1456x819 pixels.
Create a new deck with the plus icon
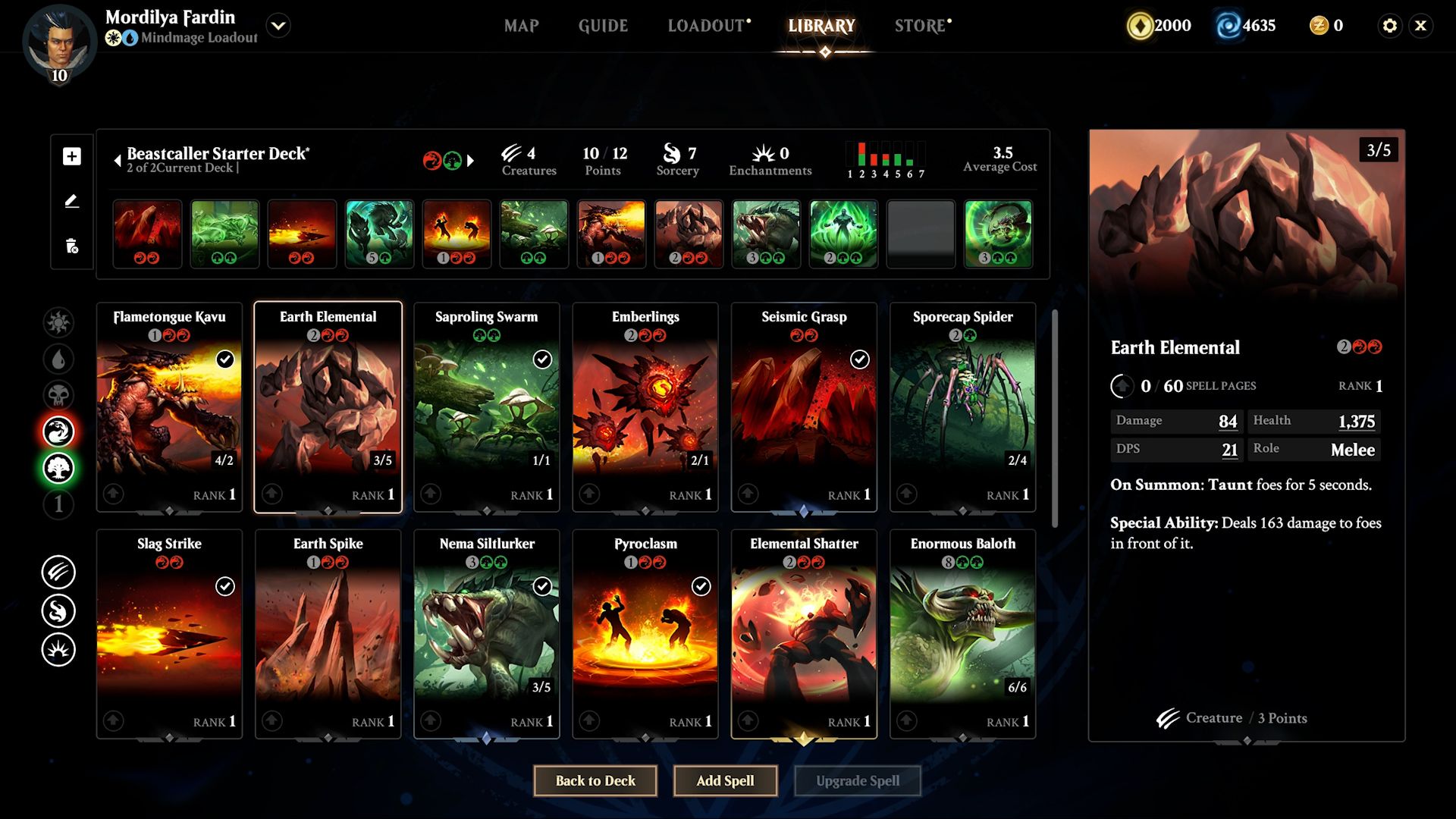point(71,157)
